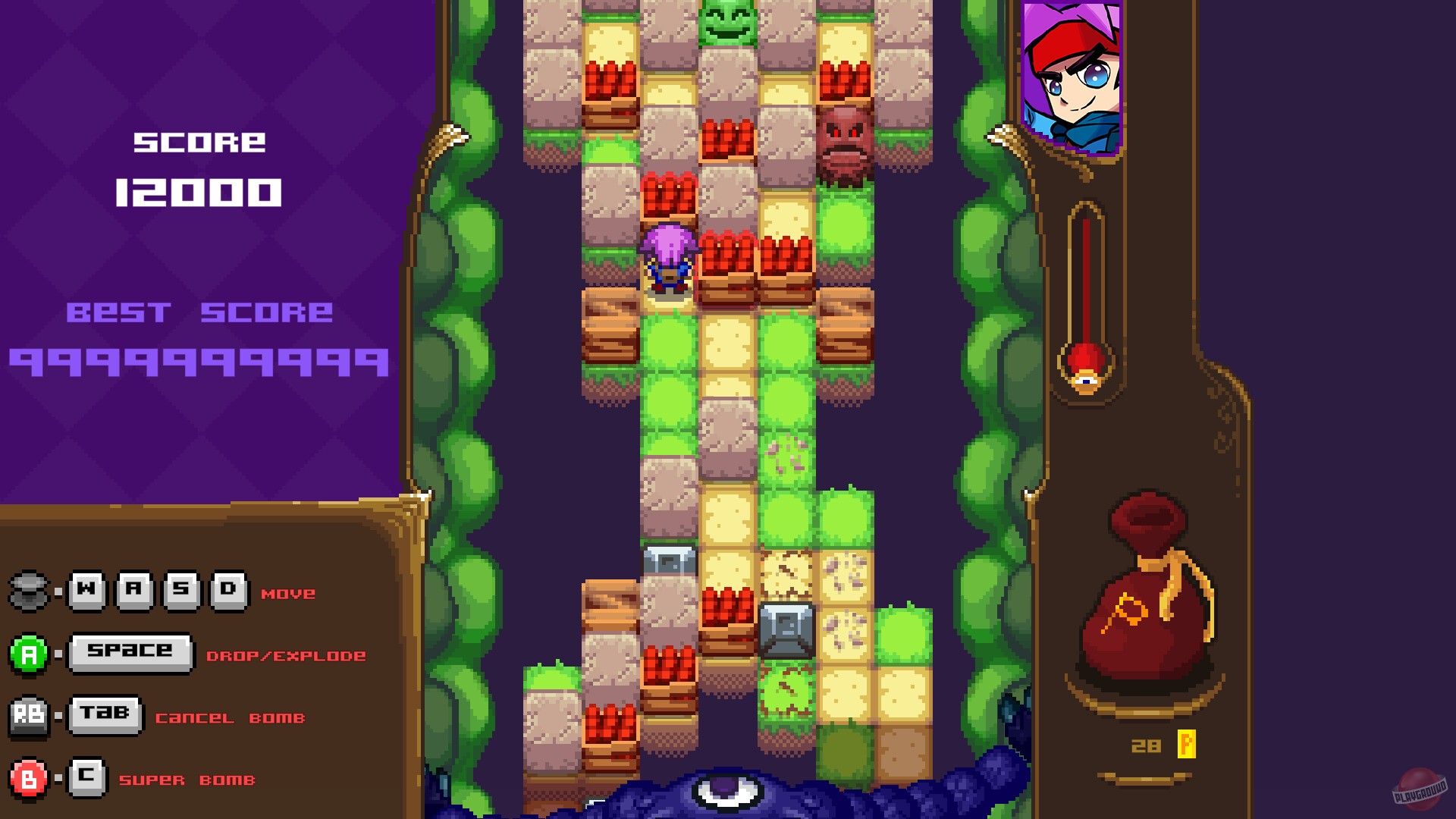Click the red B gamepad button icon
This screenshot has width=1456, height=819.
click(x=29, y=778)
